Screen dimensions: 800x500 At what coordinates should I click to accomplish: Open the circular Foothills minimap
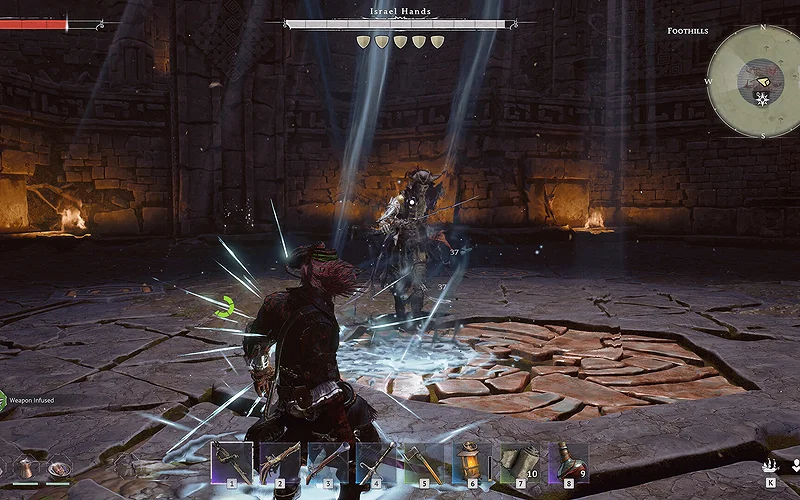[x=753, y=80]
